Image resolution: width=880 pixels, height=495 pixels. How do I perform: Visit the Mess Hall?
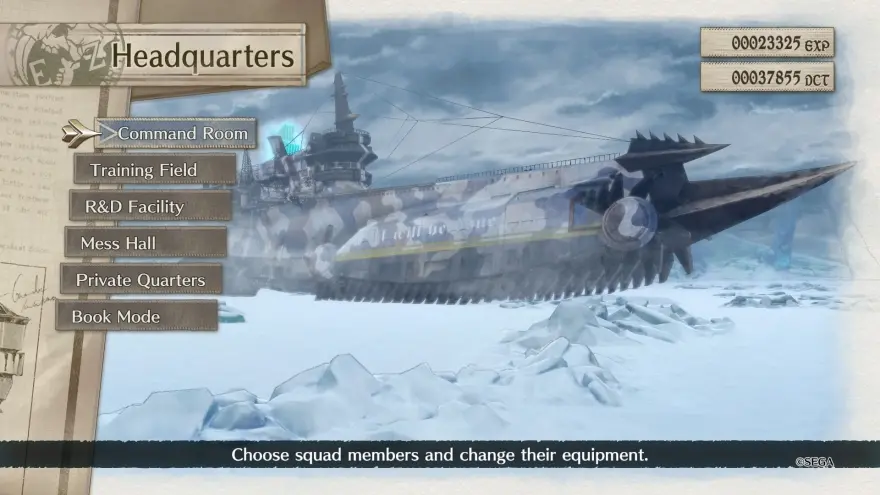pos(146,243)
